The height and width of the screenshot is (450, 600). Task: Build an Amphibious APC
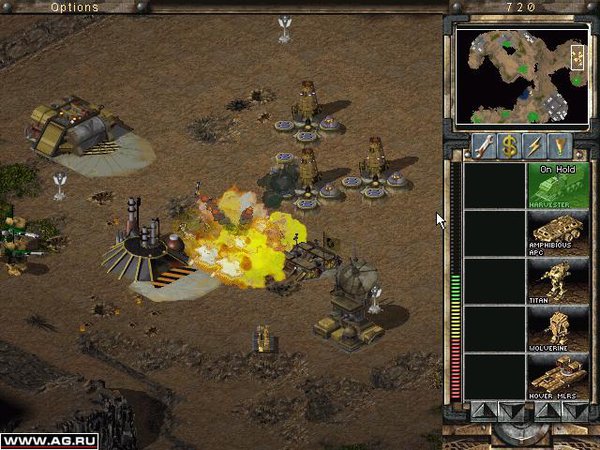pos(559,233)
